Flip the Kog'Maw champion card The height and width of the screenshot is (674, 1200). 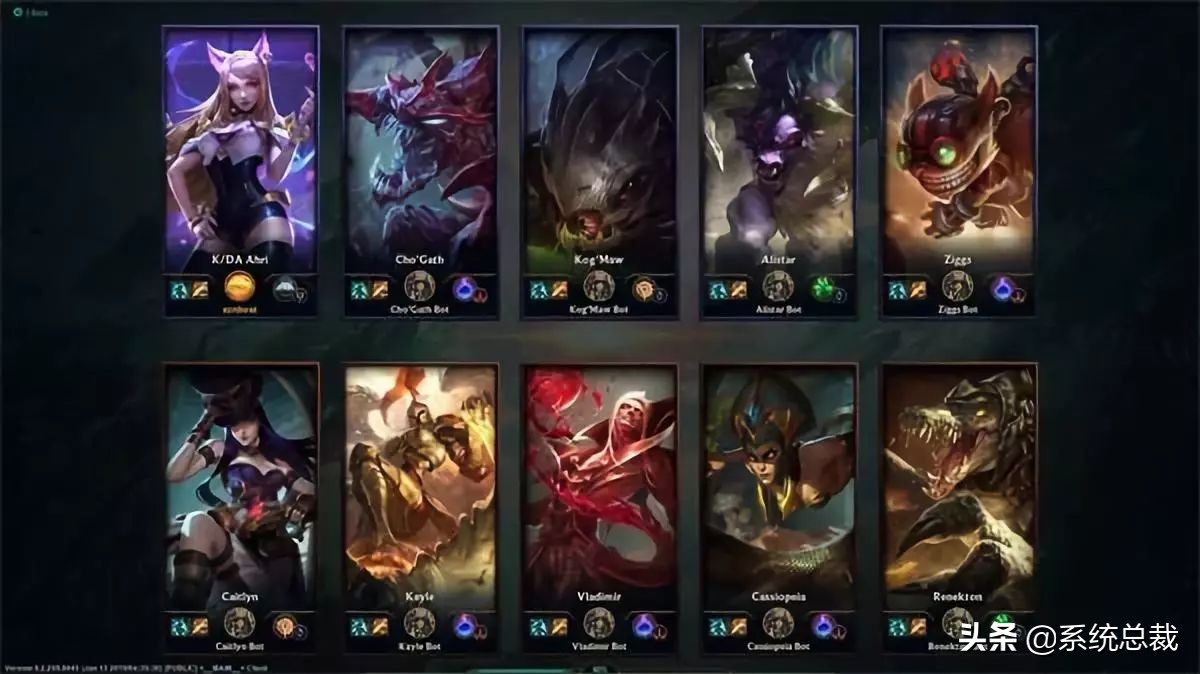tap(600, 150)
